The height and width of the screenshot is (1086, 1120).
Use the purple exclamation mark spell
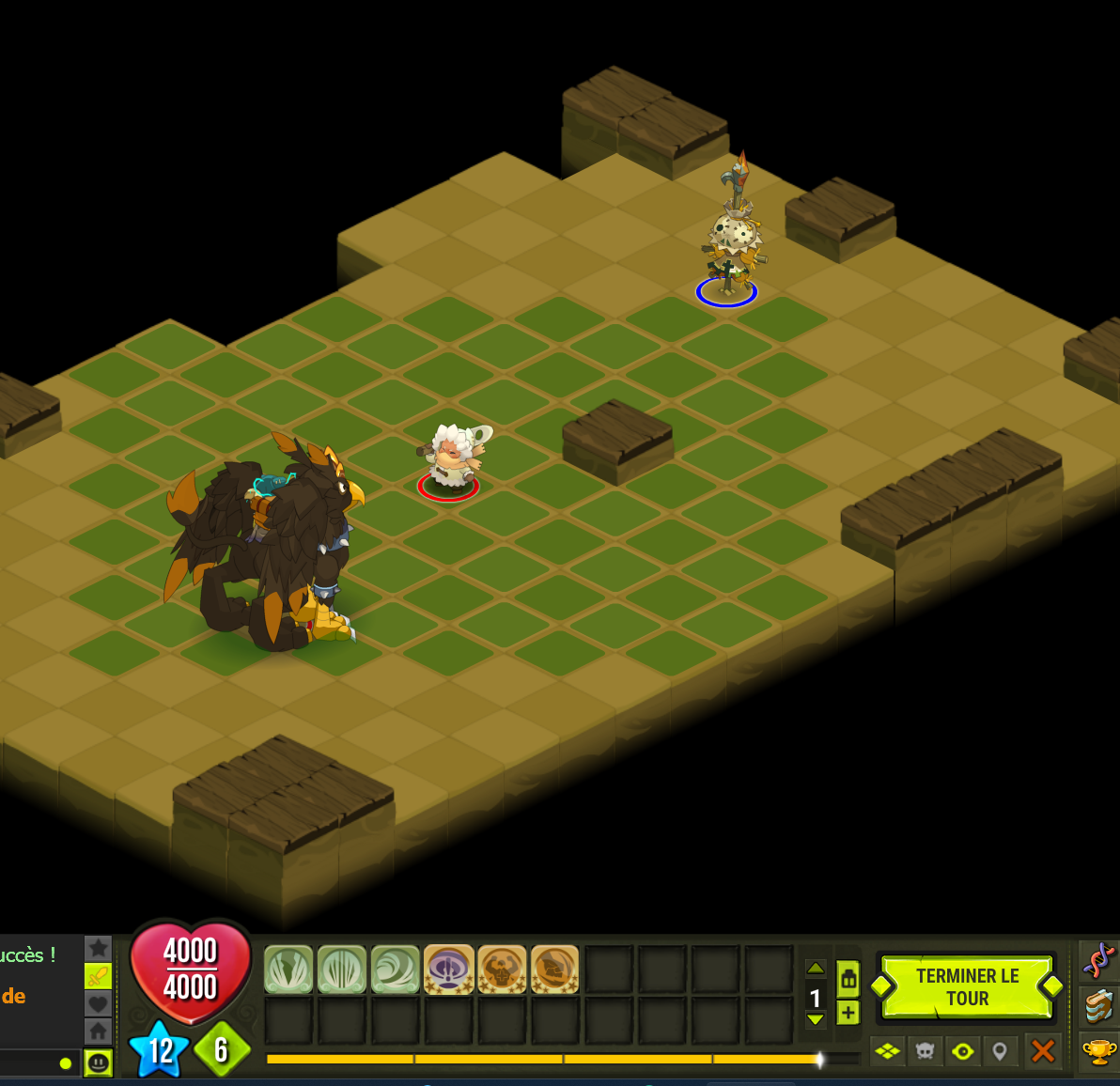click(449, 970)
